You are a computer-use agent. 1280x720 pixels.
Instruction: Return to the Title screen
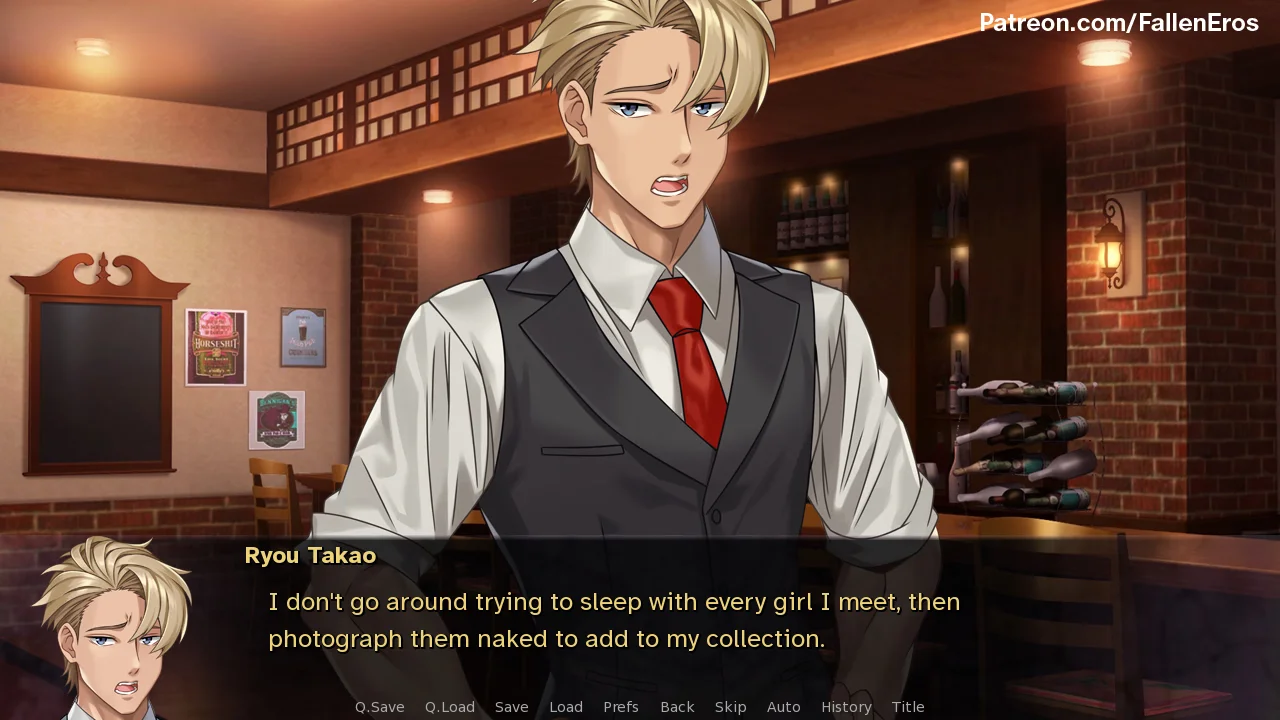point(908,707)
